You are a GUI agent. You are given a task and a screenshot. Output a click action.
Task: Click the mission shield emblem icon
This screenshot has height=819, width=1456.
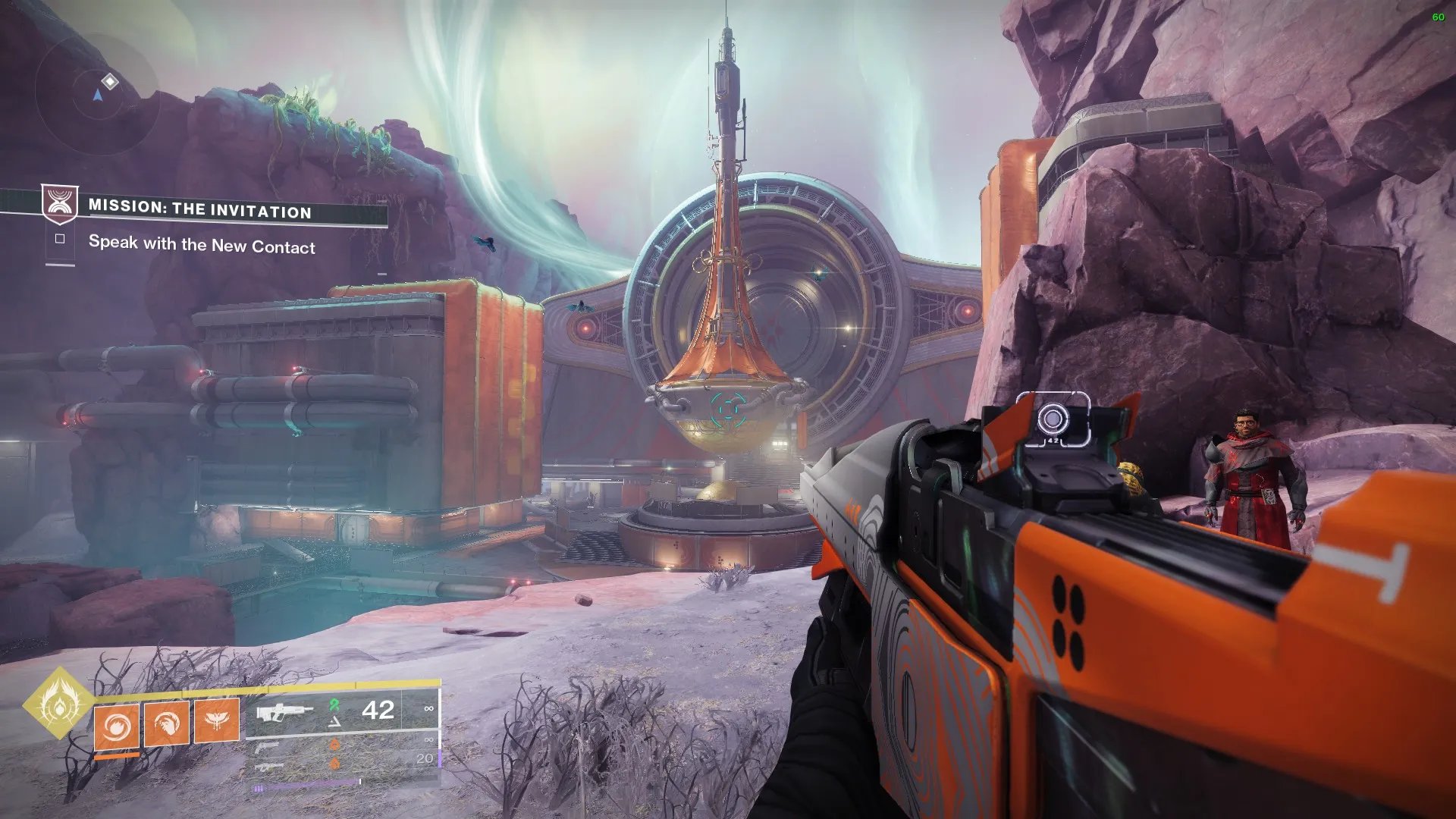[x=59, y=203]
